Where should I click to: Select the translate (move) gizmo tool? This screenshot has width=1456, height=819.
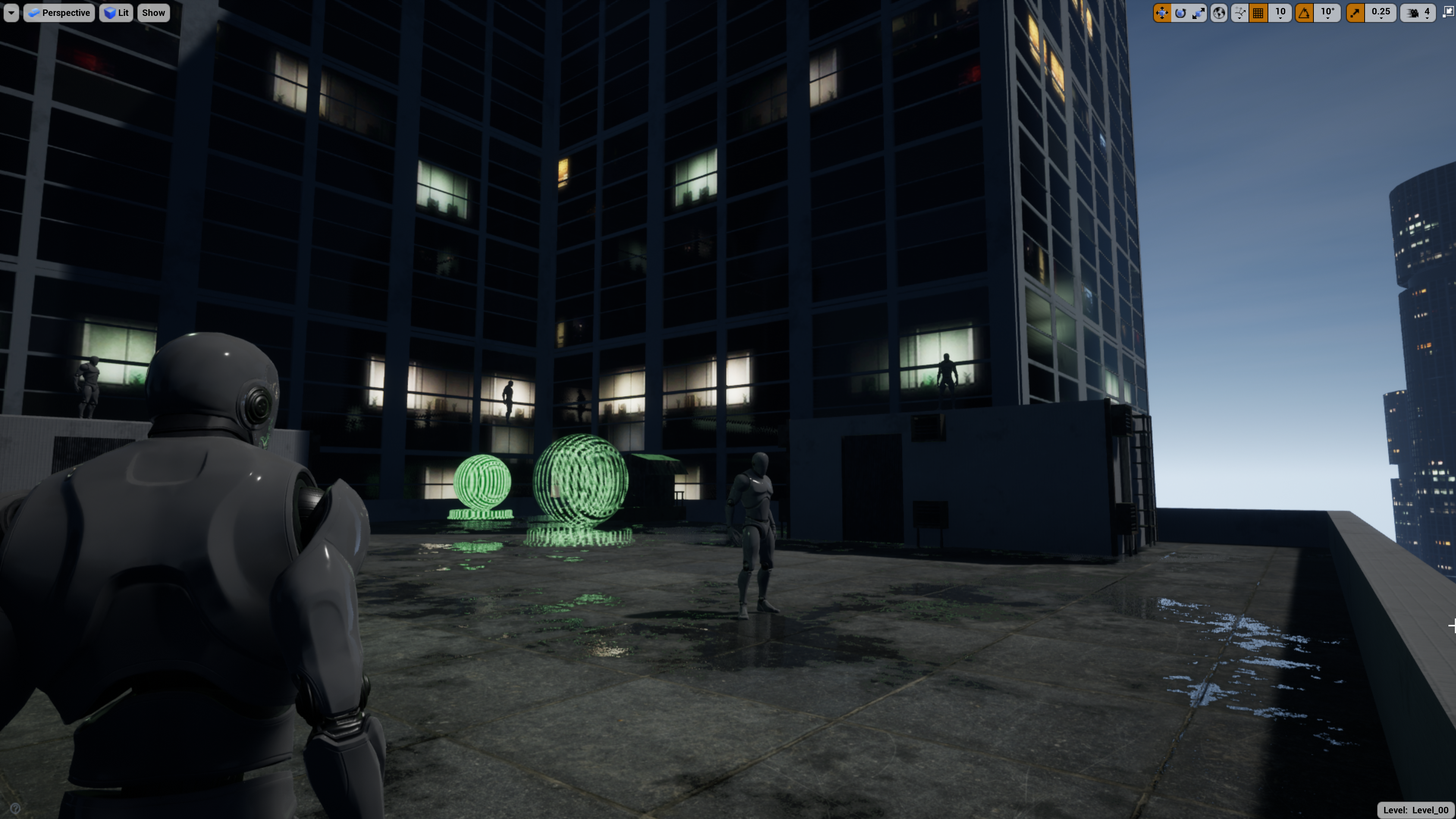click(1161, 13)
